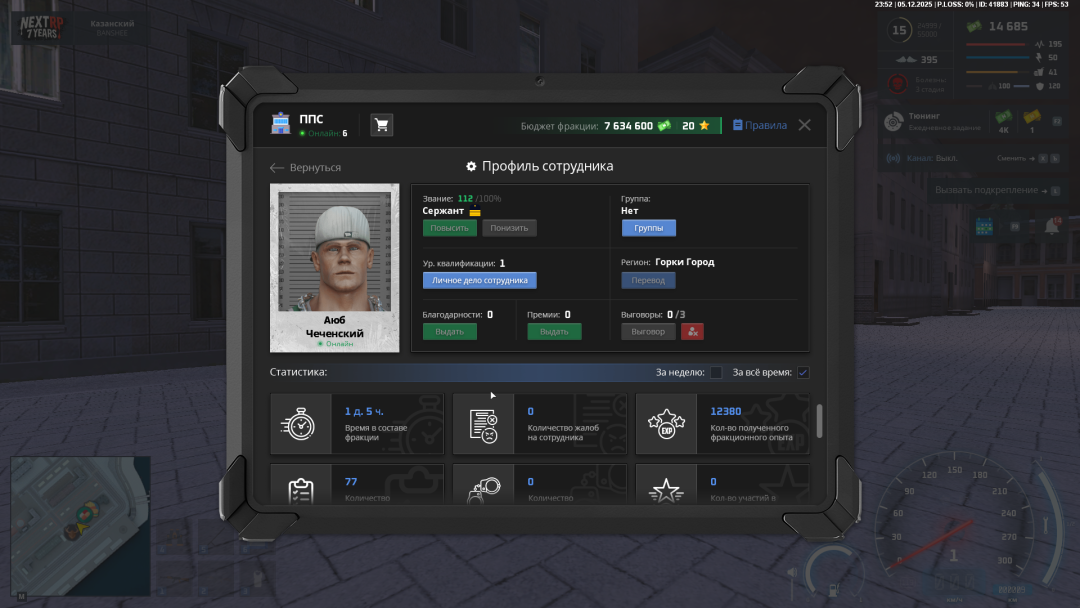Open the Правила rules link
The width and height of the screenshot is (1080, 608).
760,126
